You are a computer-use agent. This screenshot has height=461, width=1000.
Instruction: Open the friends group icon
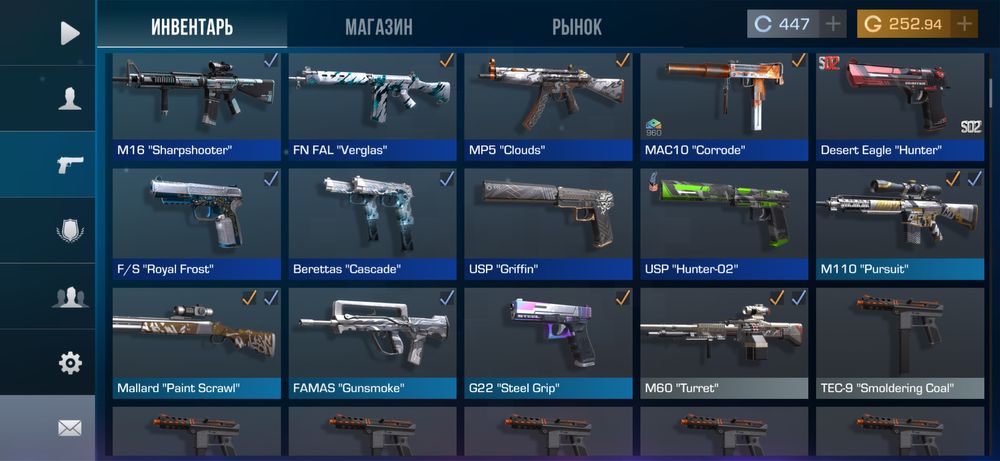[69, 297]
